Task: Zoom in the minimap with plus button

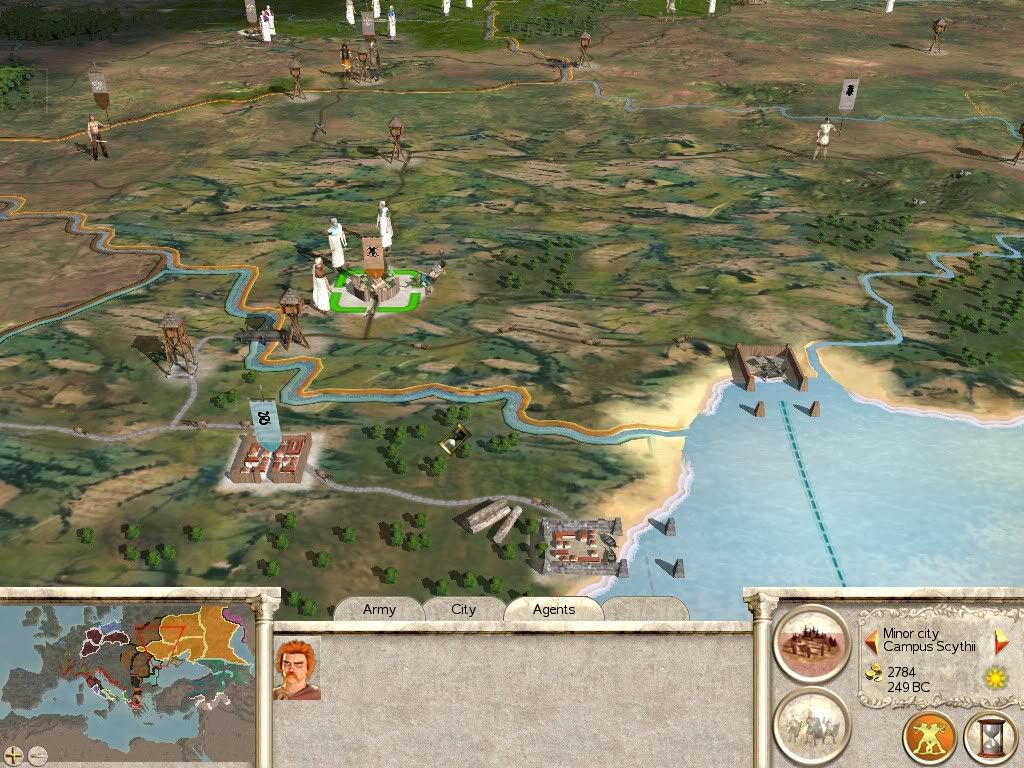Action: coord(13,755)
